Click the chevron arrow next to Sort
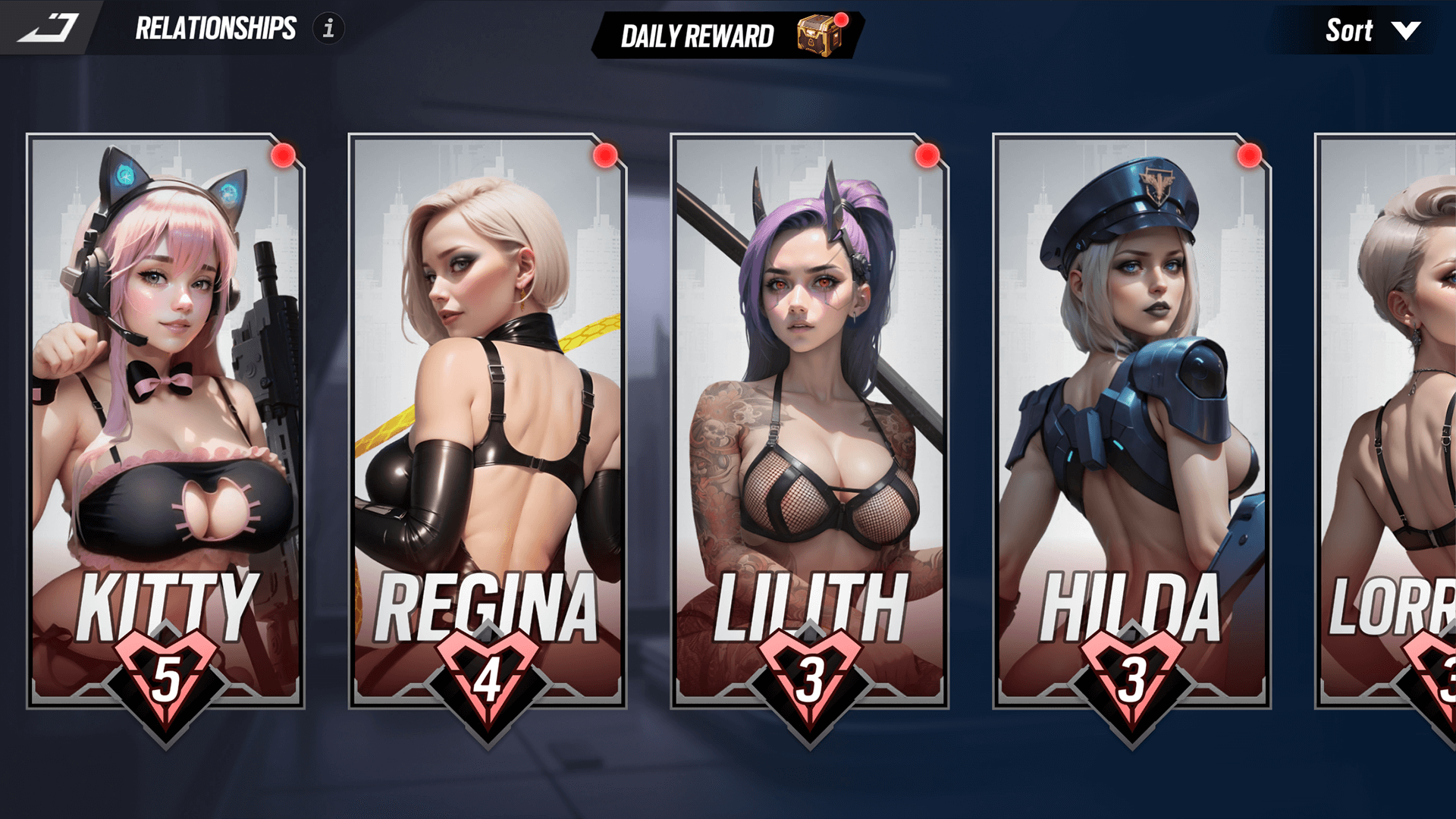 click(x=1405, y=32)
